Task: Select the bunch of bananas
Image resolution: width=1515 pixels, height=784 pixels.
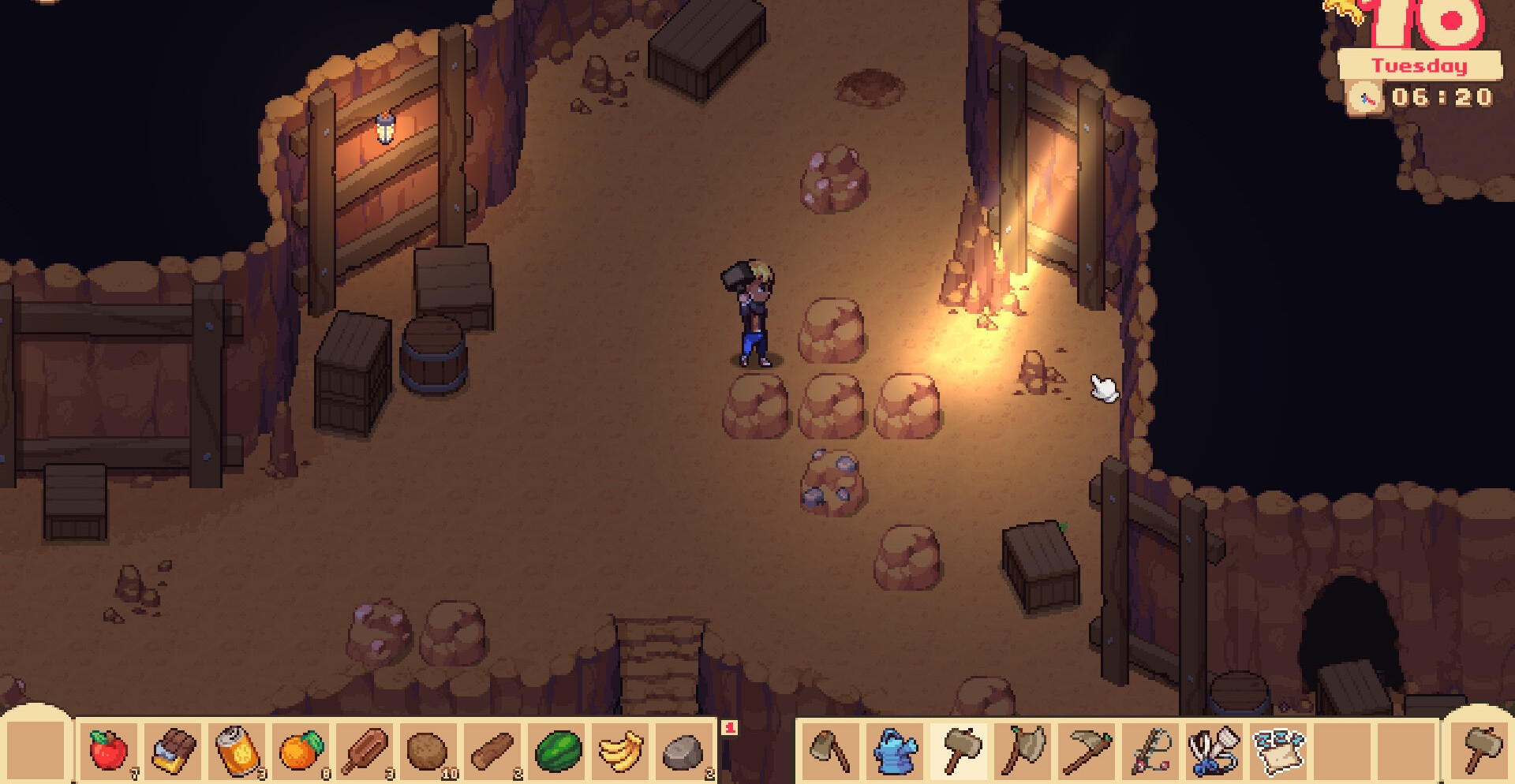Action: coord(620,750)
